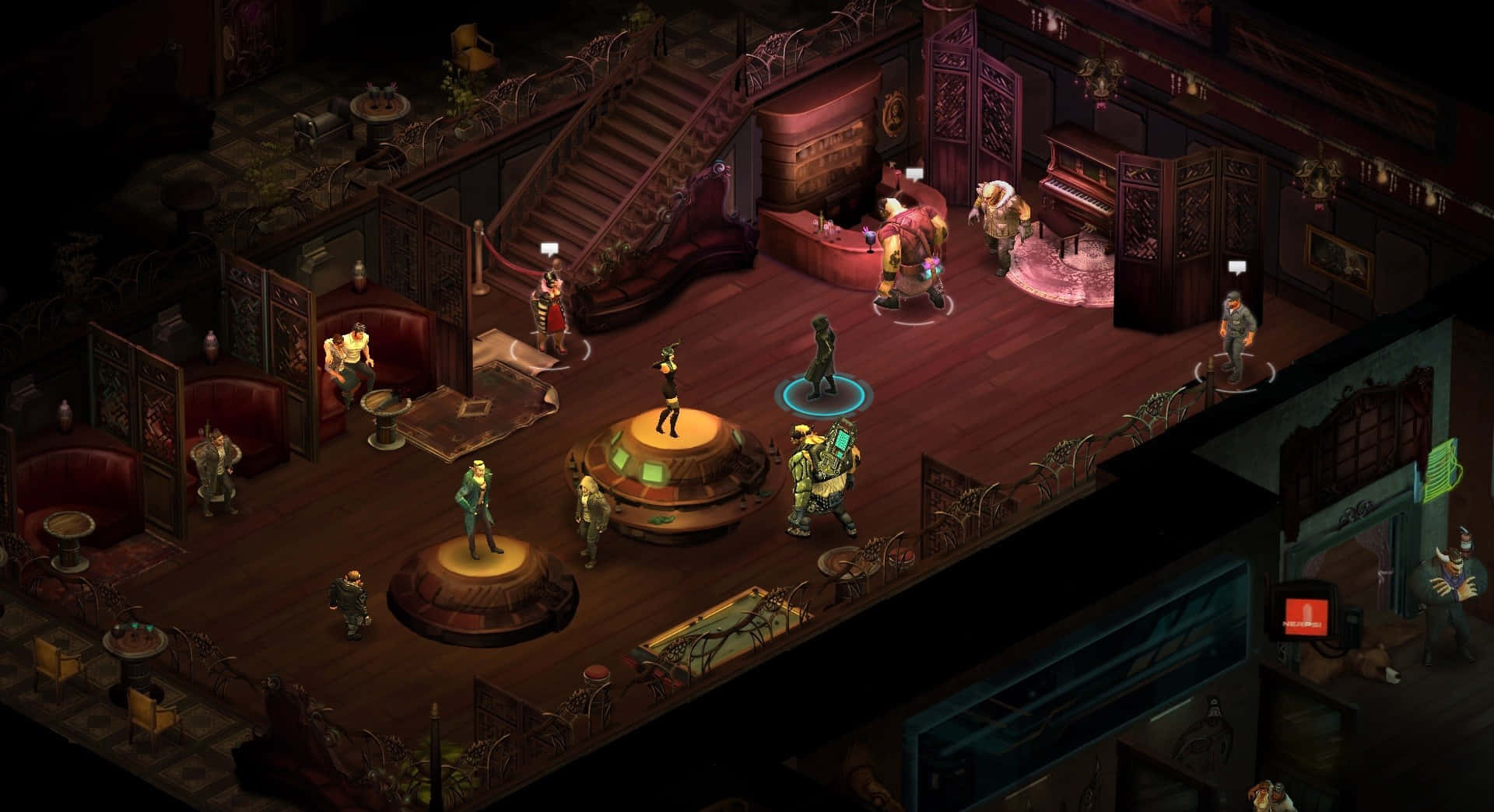Select the hooded character with cyan ring
1494x812 pixels.
coord(821,359)
